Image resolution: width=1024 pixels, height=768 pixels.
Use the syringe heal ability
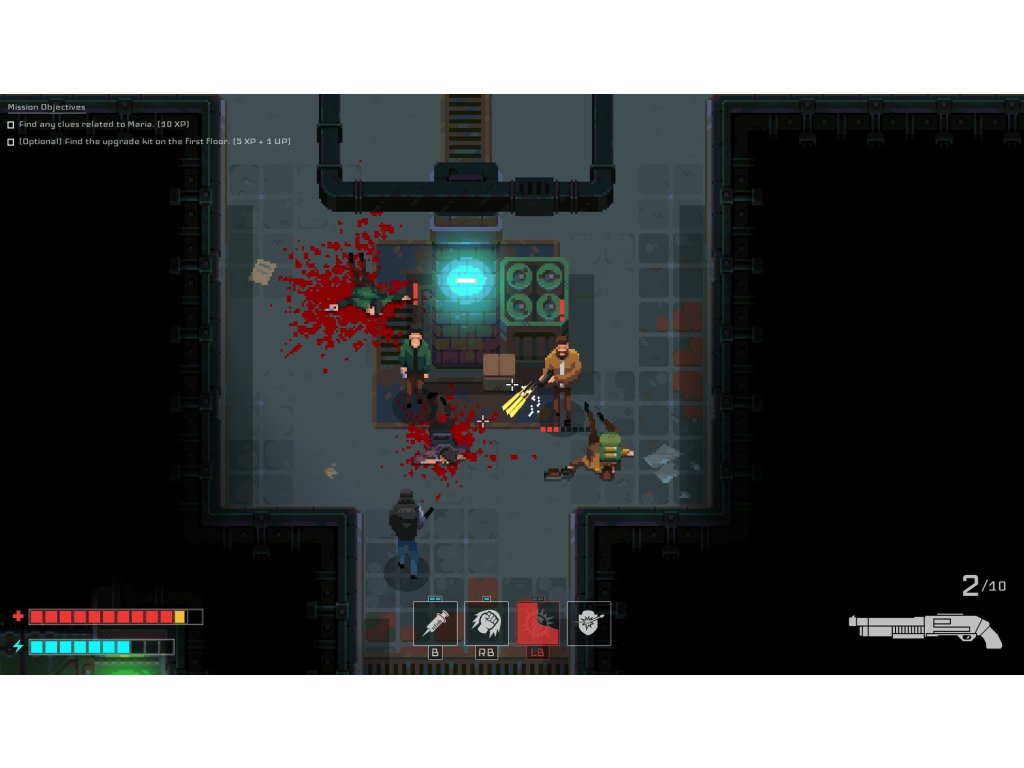(x=435, y=623)
